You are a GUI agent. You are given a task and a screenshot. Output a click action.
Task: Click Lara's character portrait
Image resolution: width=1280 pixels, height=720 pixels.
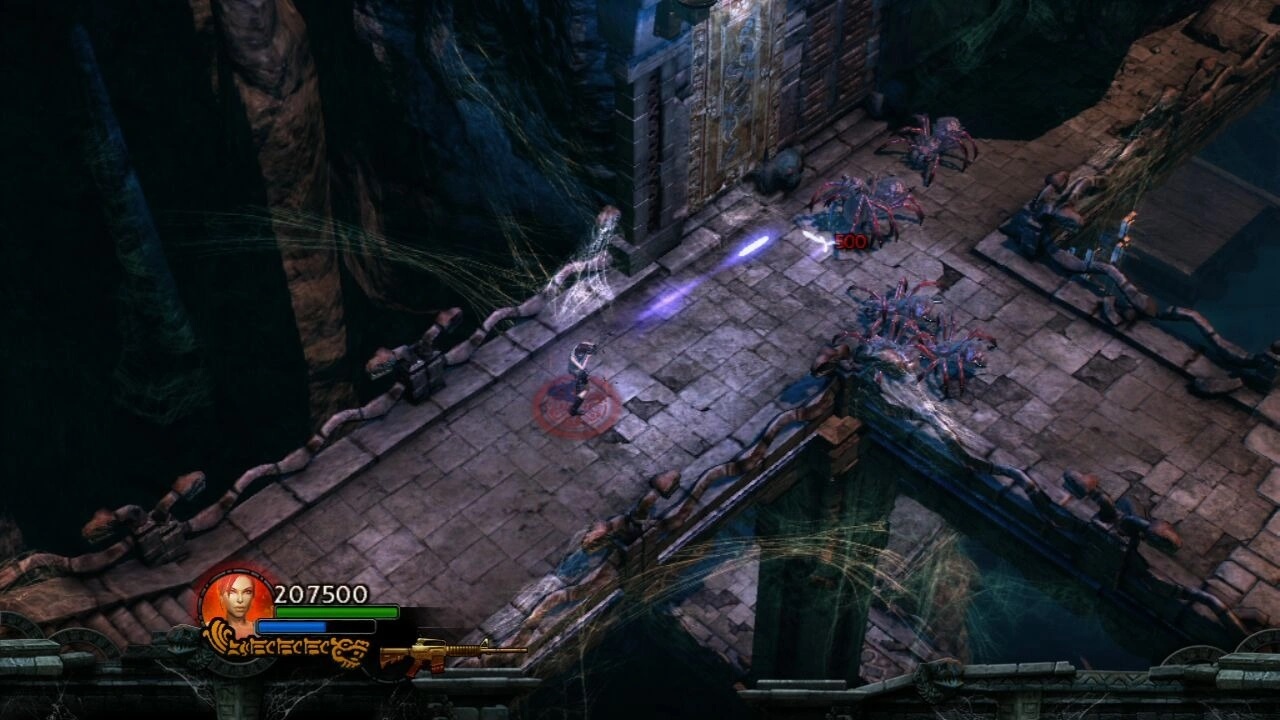(x=235, y=599)
